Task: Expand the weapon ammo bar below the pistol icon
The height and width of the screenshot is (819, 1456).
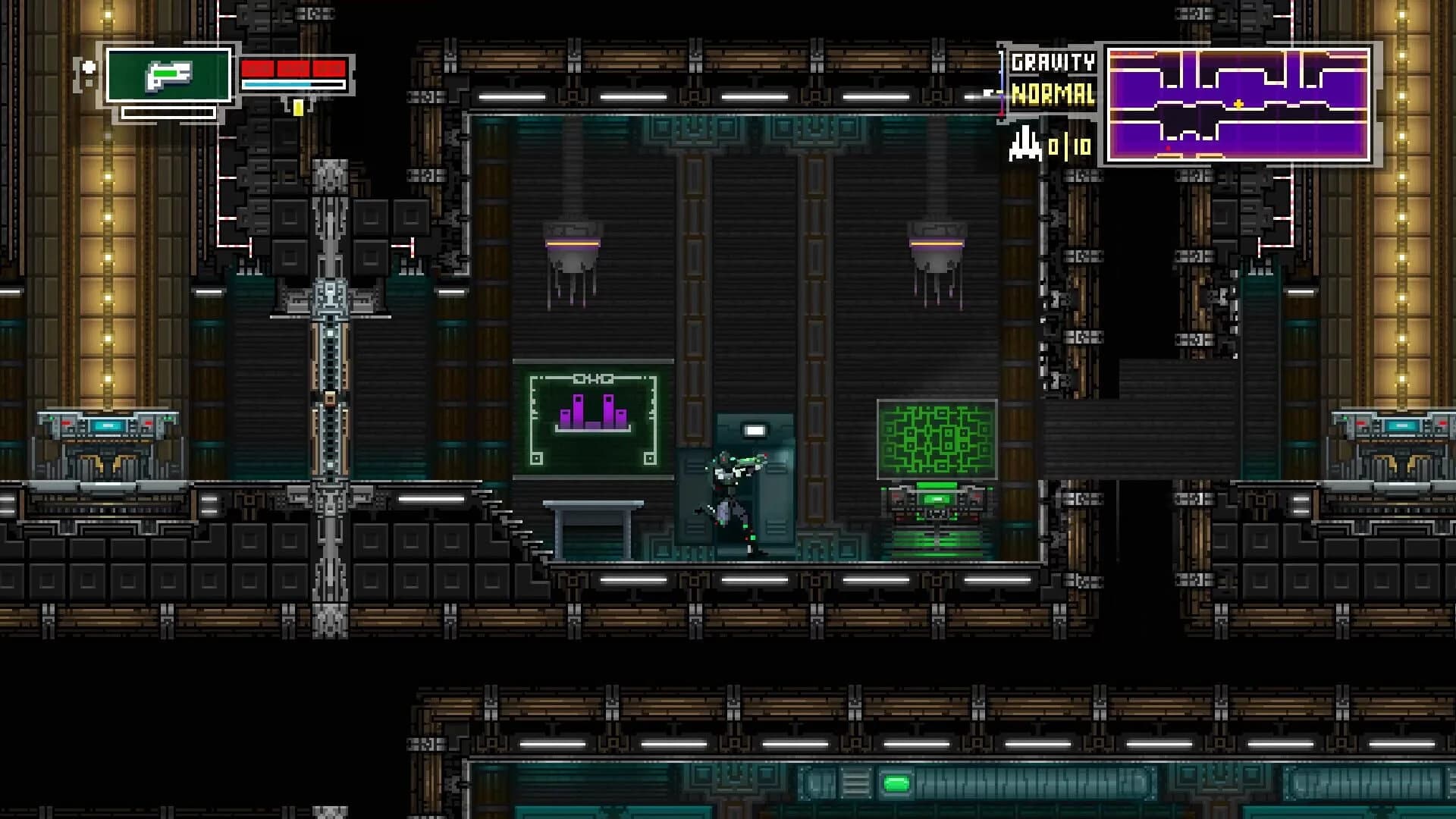Action: tap(168, 112)
